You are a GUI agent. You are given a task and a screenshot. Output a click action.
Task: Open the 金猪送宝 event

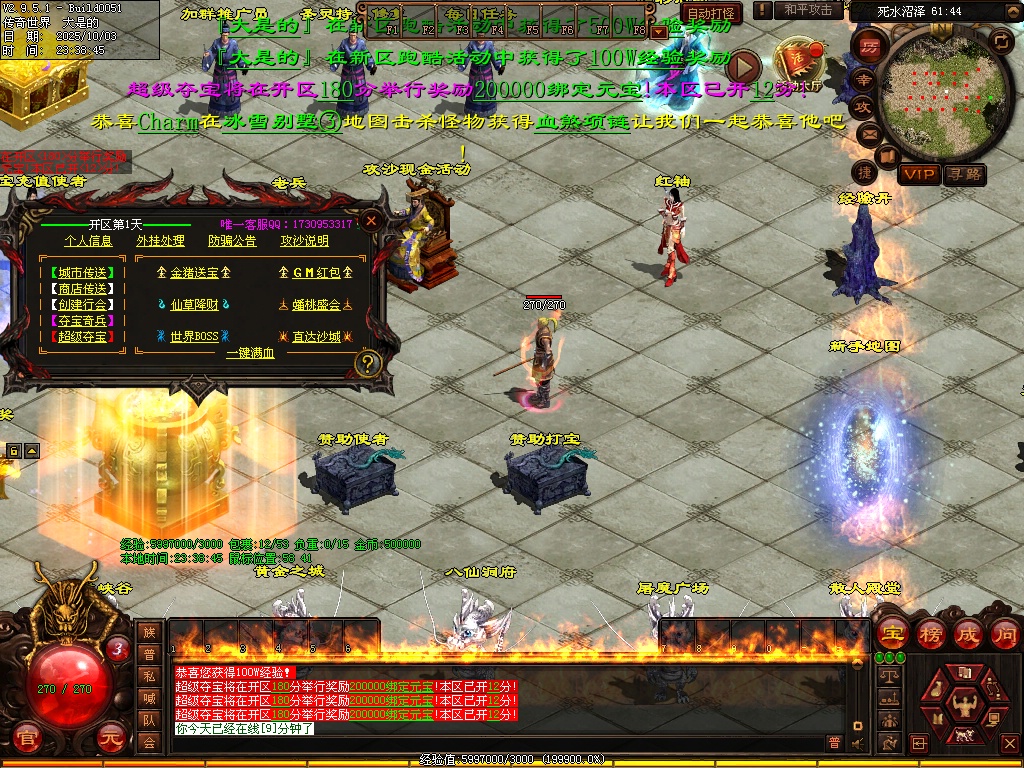(194, 272)
